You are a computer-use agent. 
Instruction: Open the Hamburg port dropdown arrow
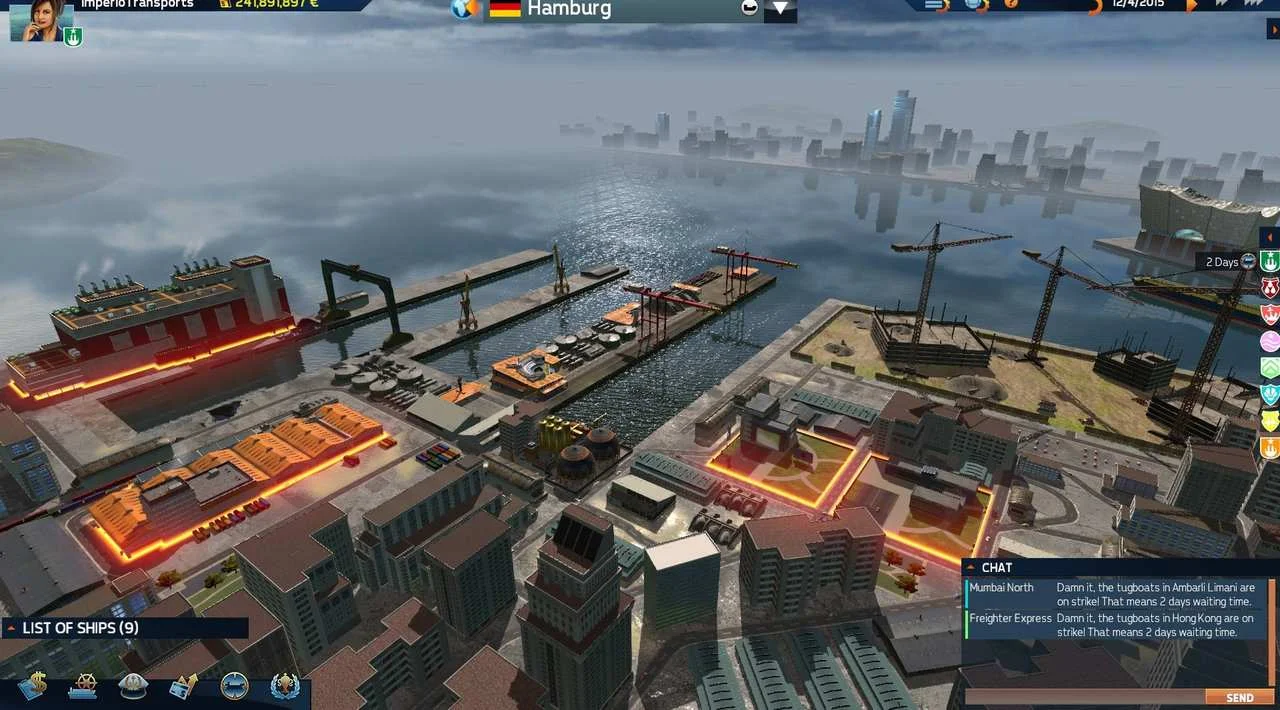click(x=781, y=10)
